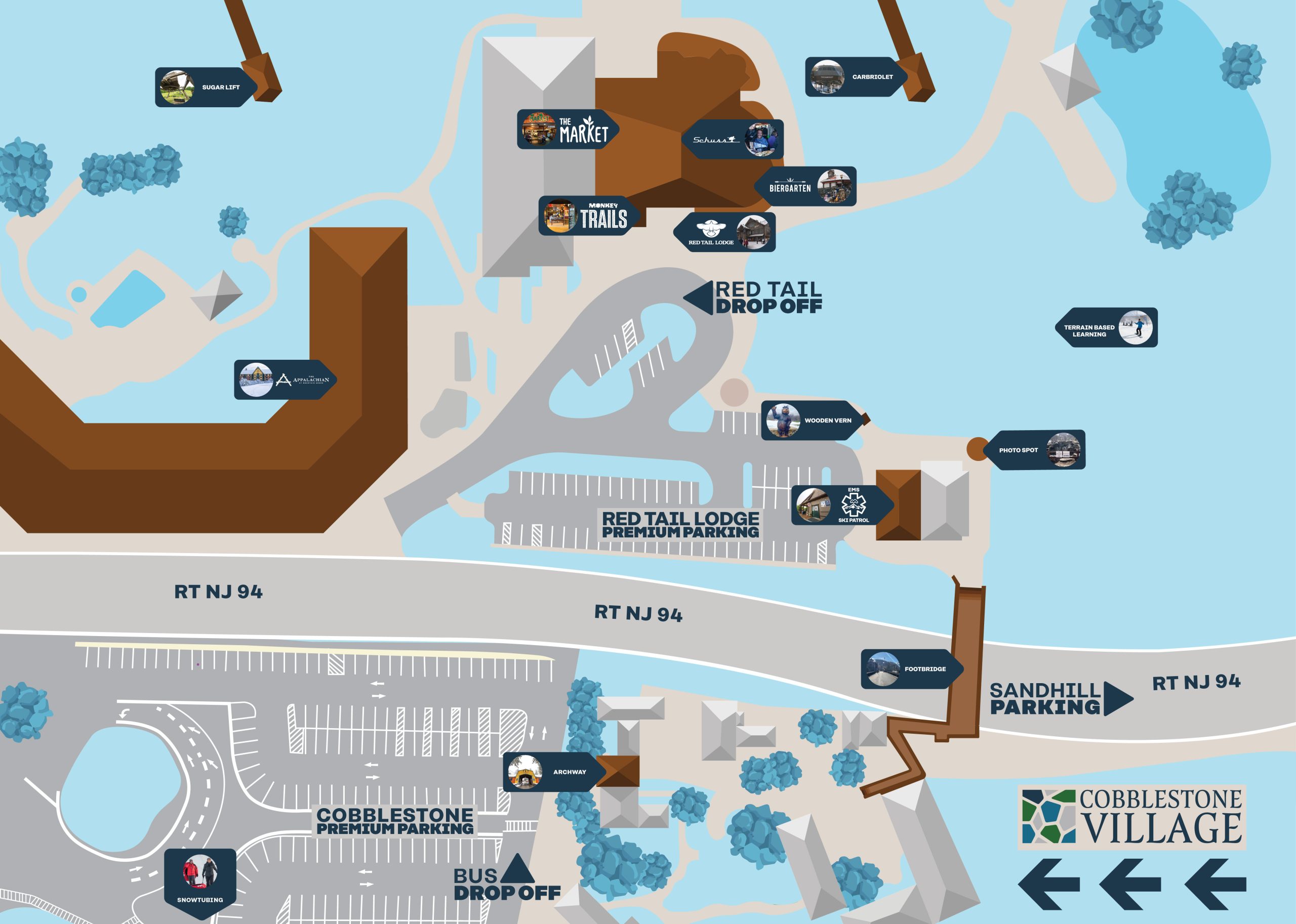Open the Cabriolet lift marker
The height and width of the screenshot is (924, 1296).
coord(855,77)
